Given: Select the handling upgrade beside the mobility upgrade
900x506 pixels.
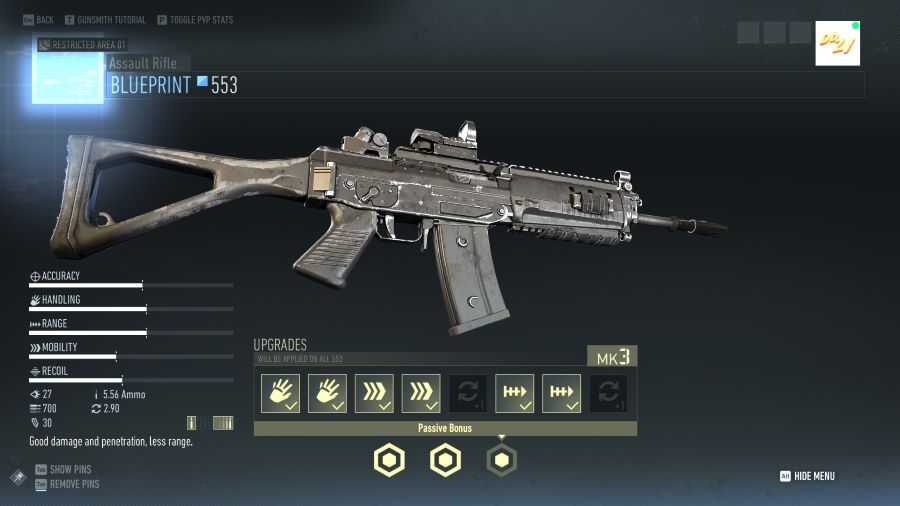Looking at the screenshot, I should 327,394.
